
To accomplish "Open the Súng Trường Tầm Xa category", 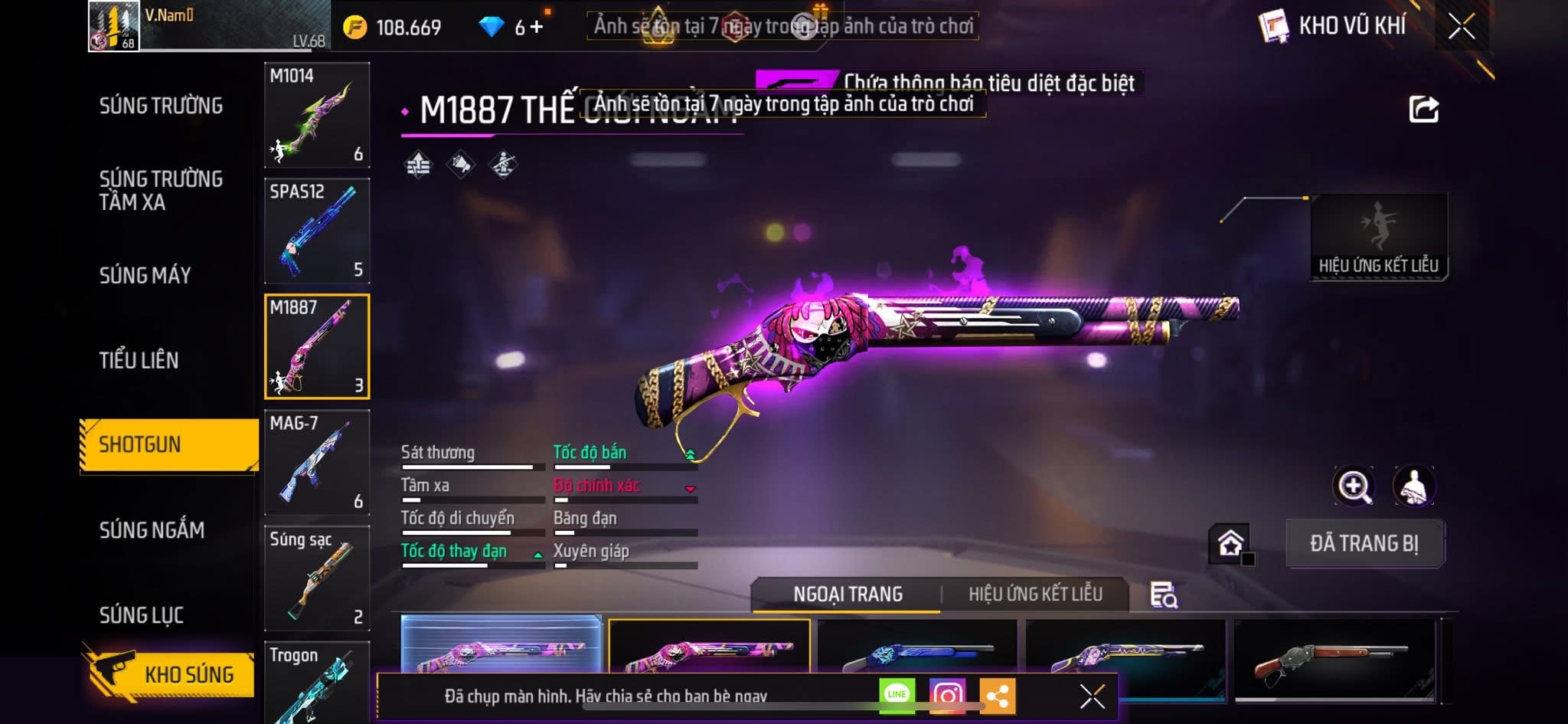I will [x=161, y=190].
